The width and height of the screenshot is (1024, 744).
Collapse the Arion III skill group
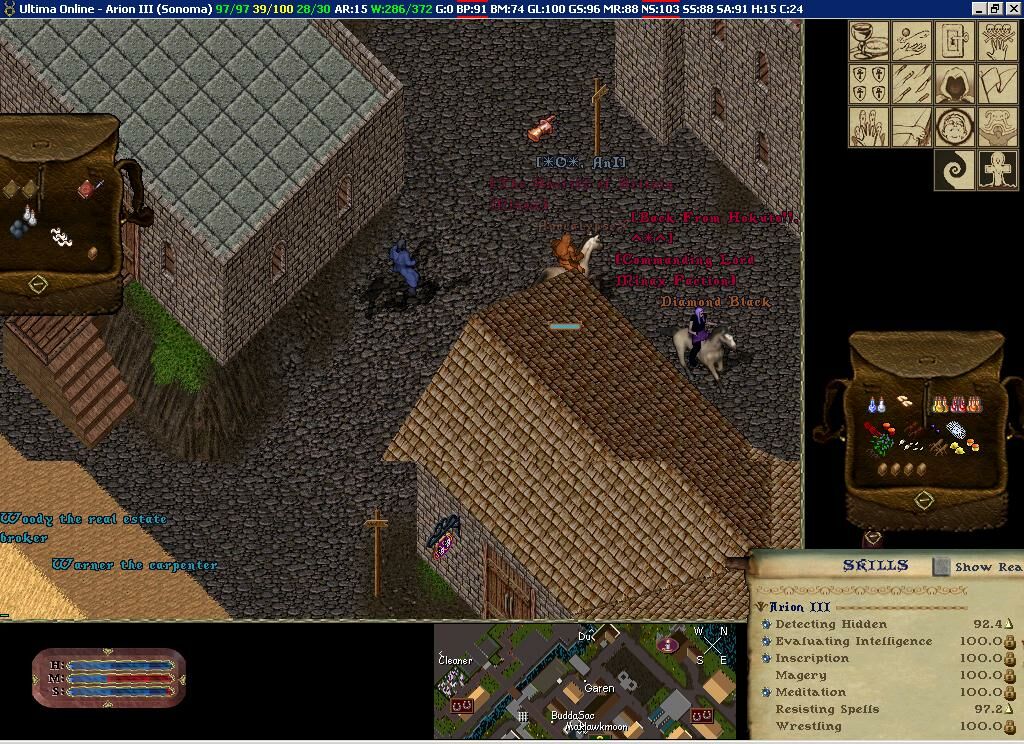[762, 607]
